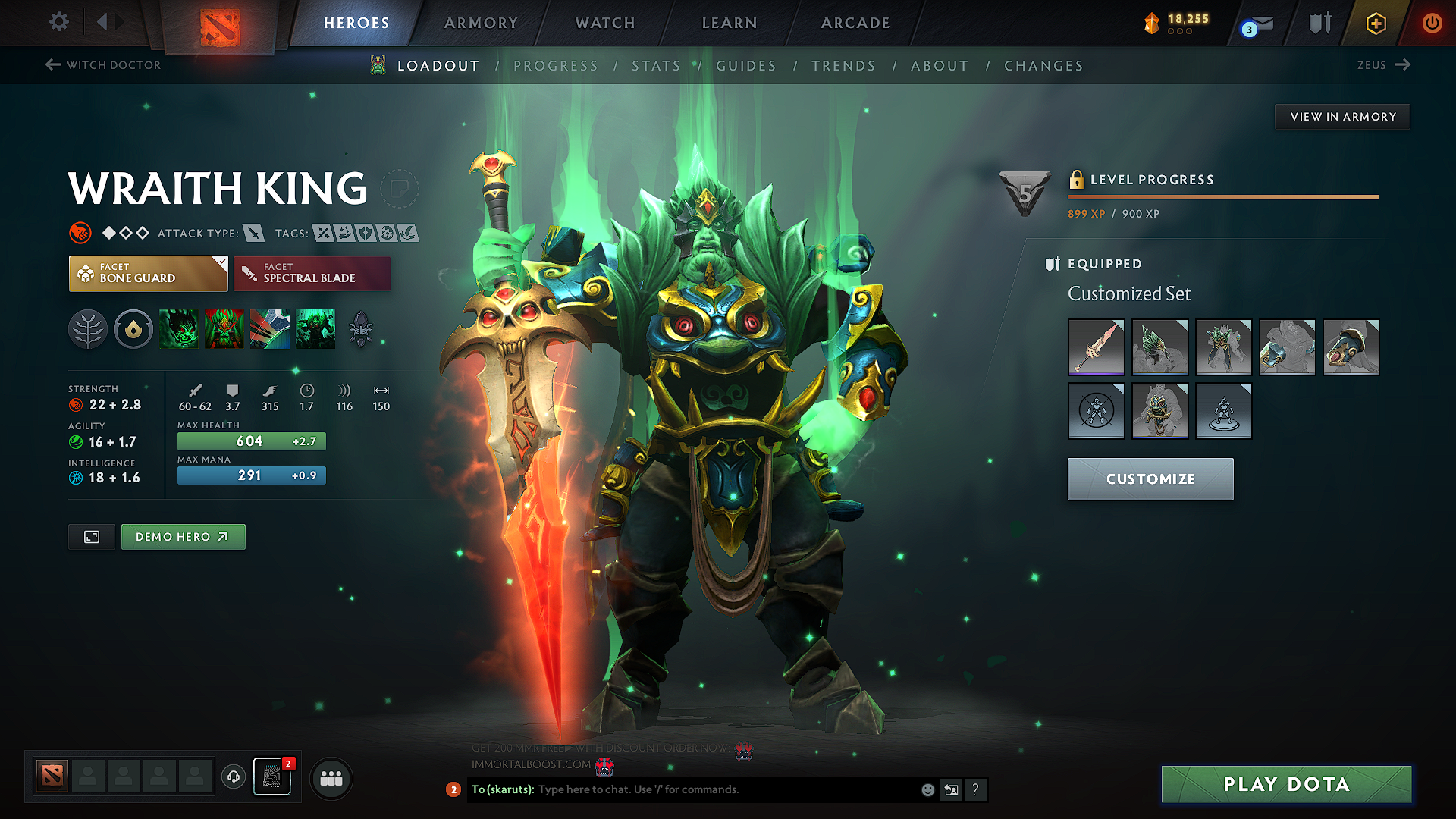Open the friends list icon near the party slots

point(331,778)
